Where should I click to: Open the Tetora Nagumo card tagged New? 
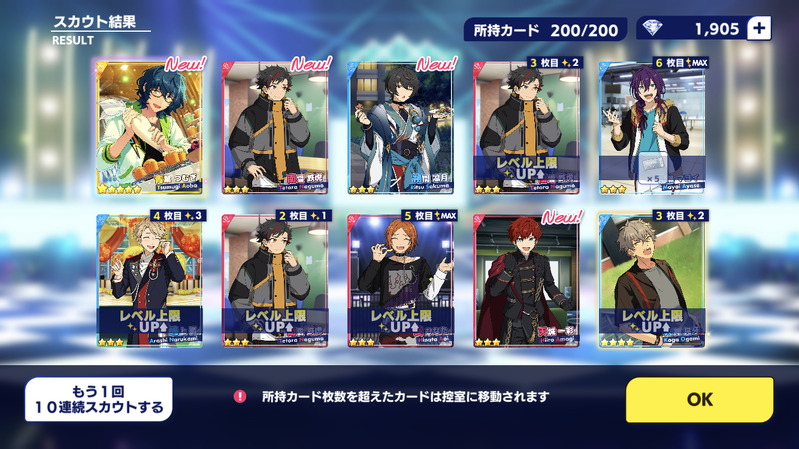coord(275,127)
